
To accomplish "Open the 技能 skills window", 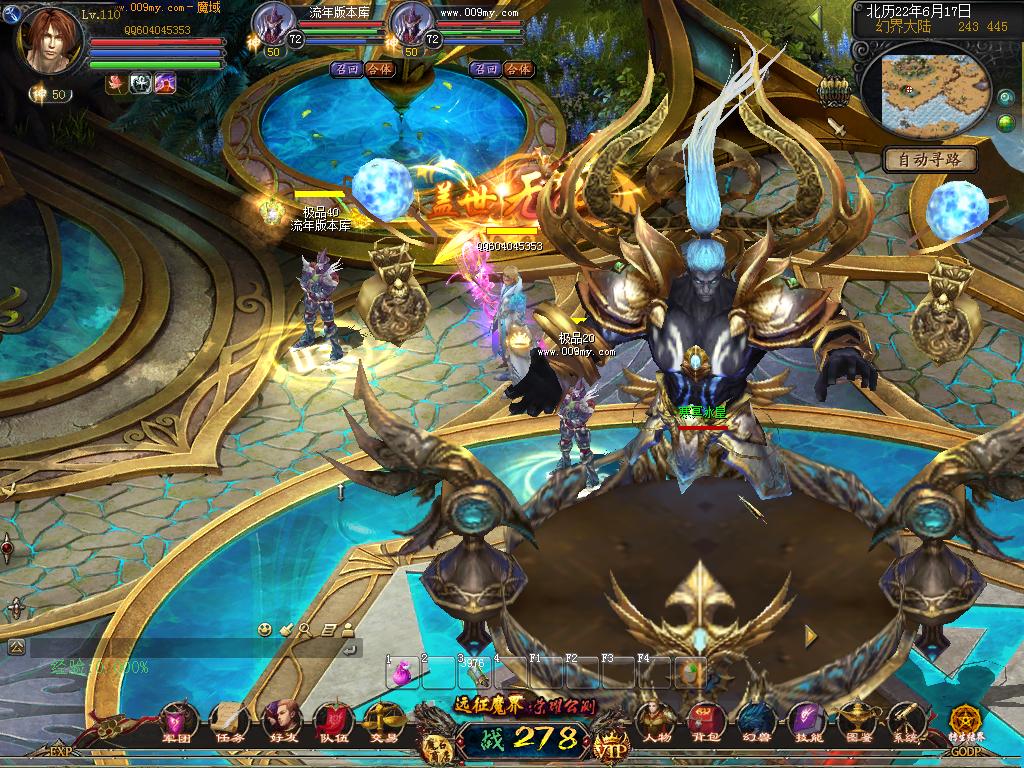I will coord(806,720).
